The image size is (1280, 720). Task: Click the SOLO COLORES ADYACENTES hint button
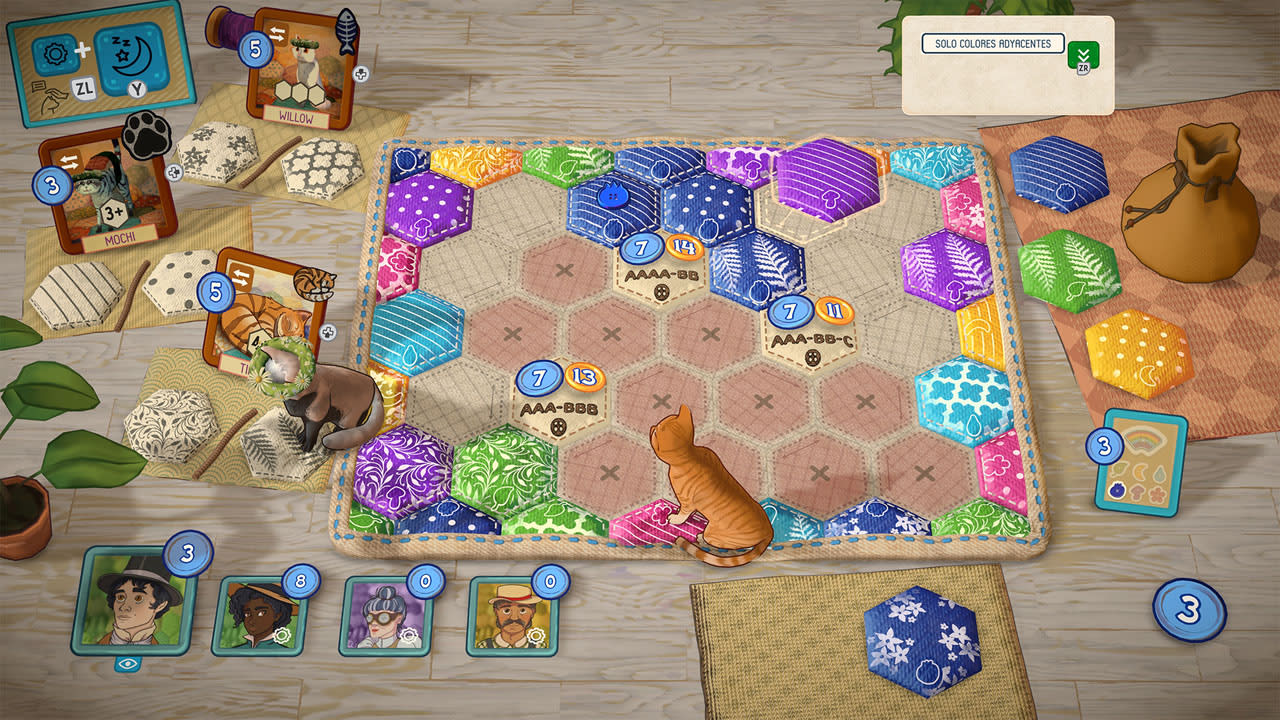tap(993, 43)
